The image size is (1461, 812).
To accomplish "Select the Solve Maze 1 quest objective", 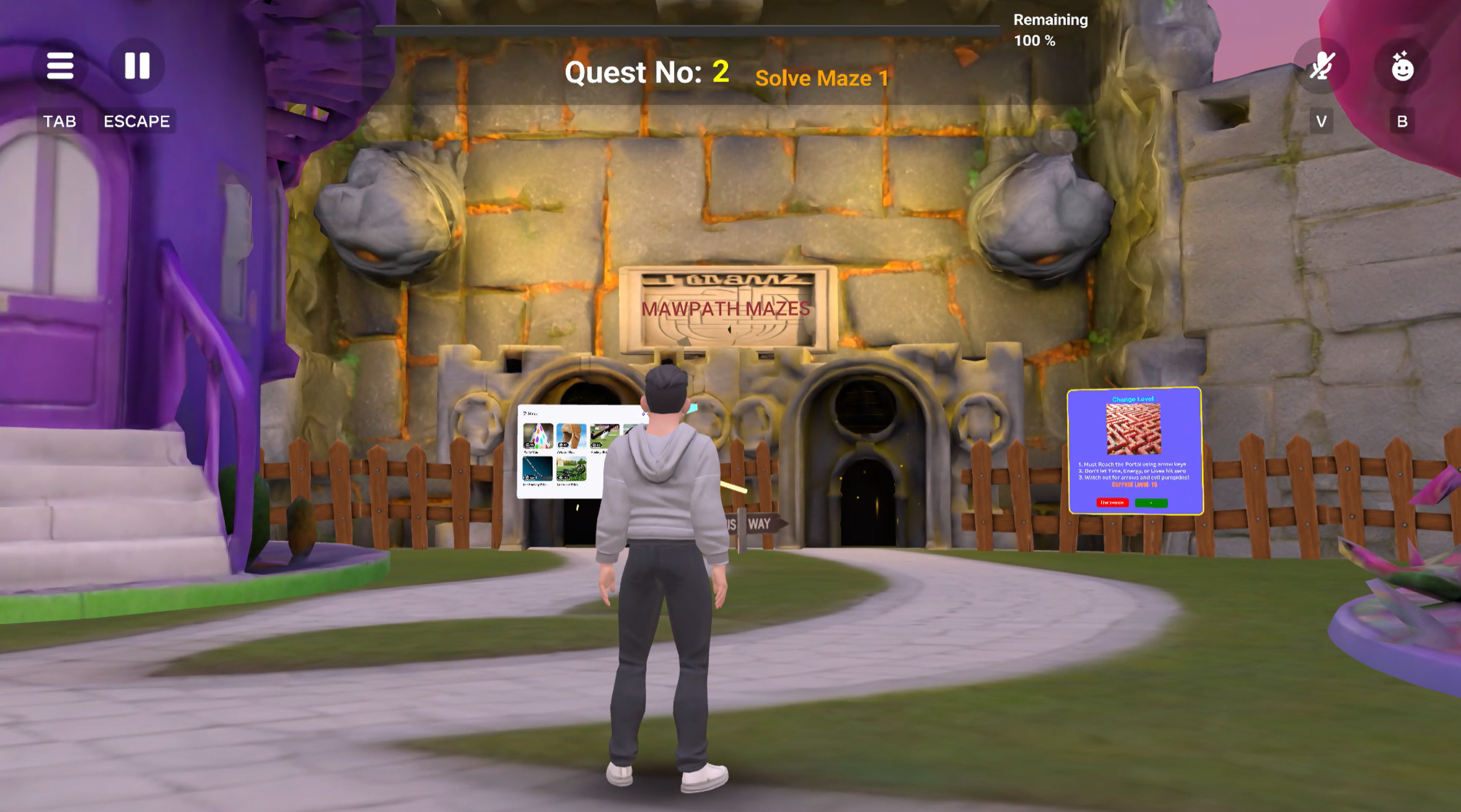I will coord(822,78).
